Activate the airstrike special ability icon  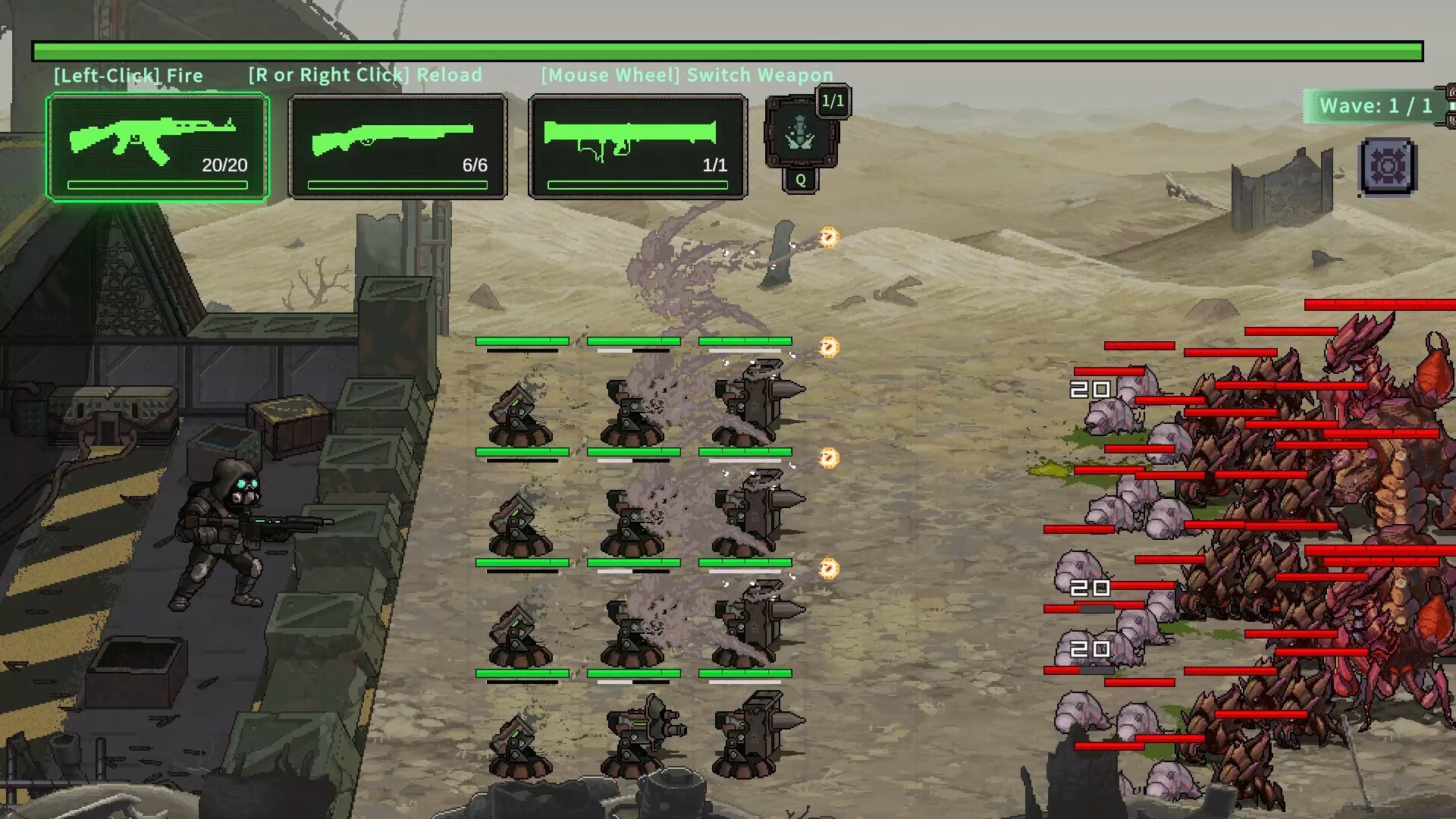click(x=800, y=134)
